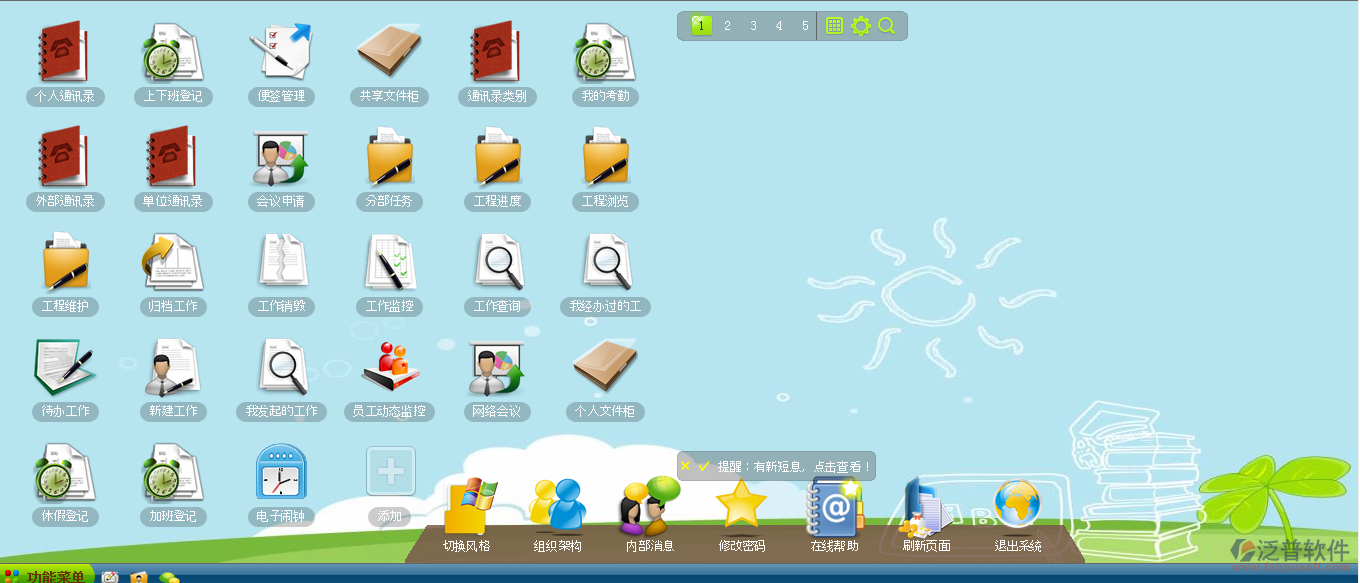The height and width of the screenshot is (583, 1360).
Task: Click the 添加 plus tile
Action: pyautogui.click(x=390, y=471)
